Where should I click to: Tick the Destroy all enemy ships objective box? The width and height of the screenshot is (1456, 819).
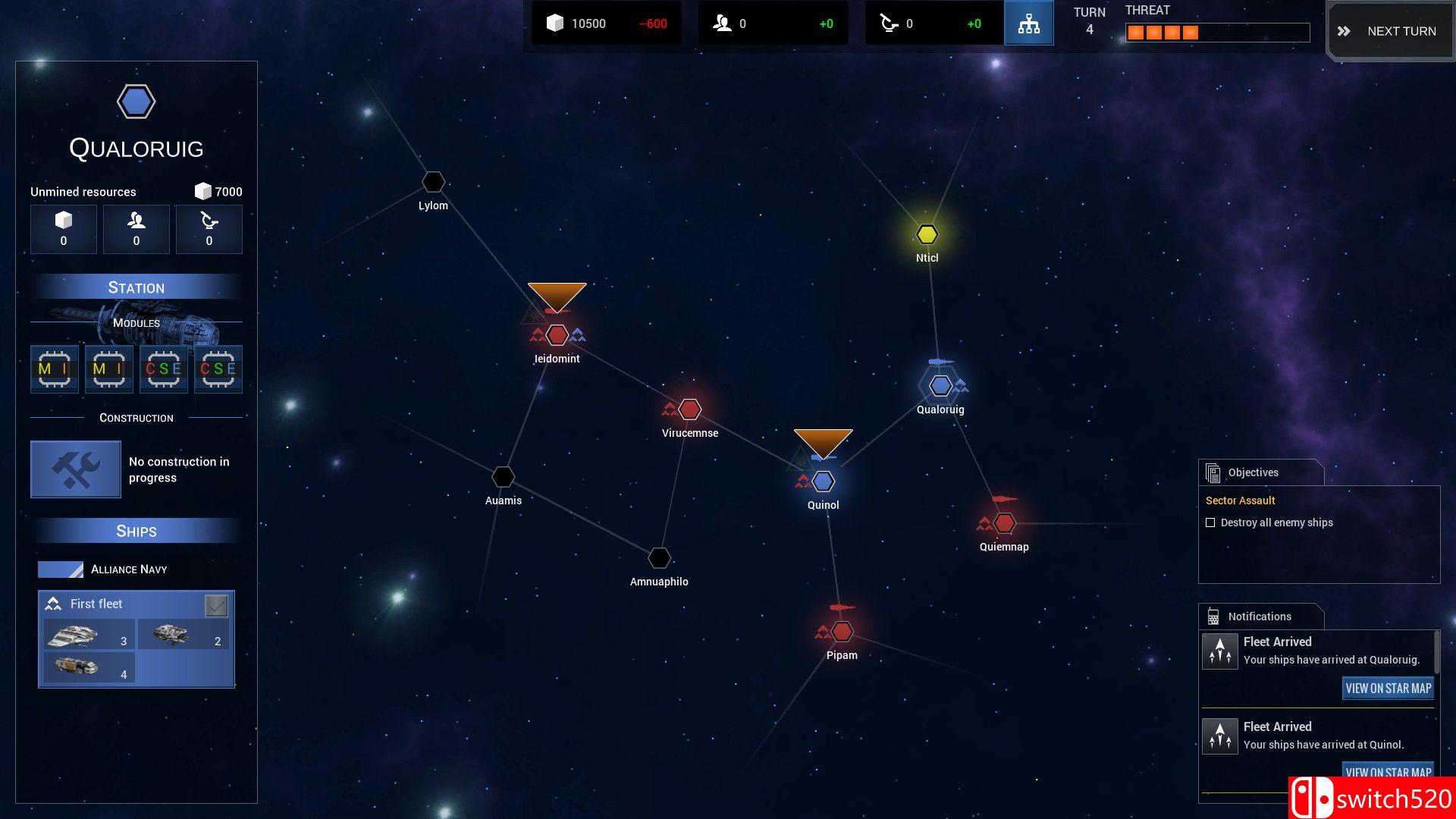1210,522
